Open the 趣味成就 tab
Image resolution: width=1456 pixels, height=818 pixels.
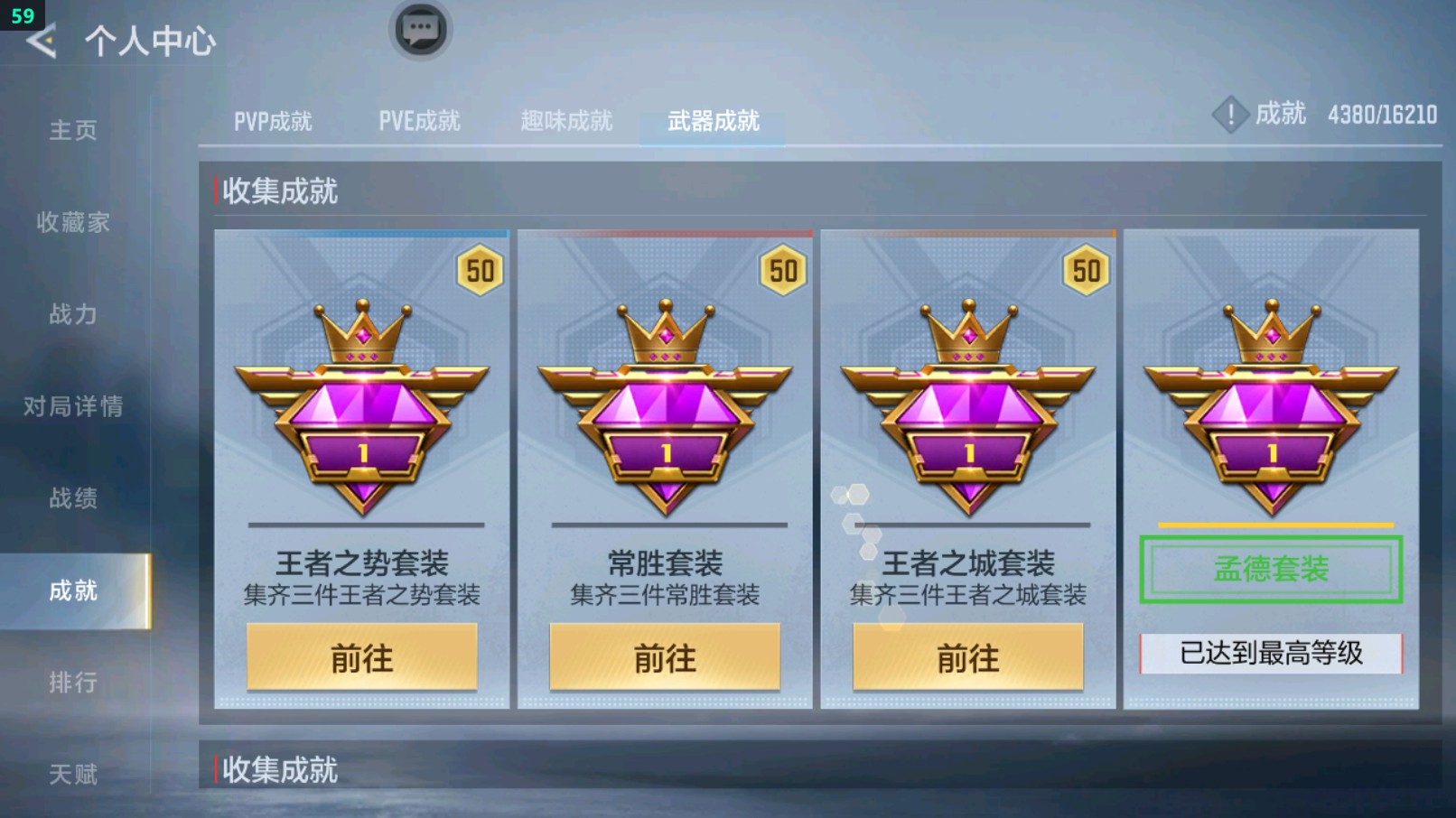click(567, 119)
